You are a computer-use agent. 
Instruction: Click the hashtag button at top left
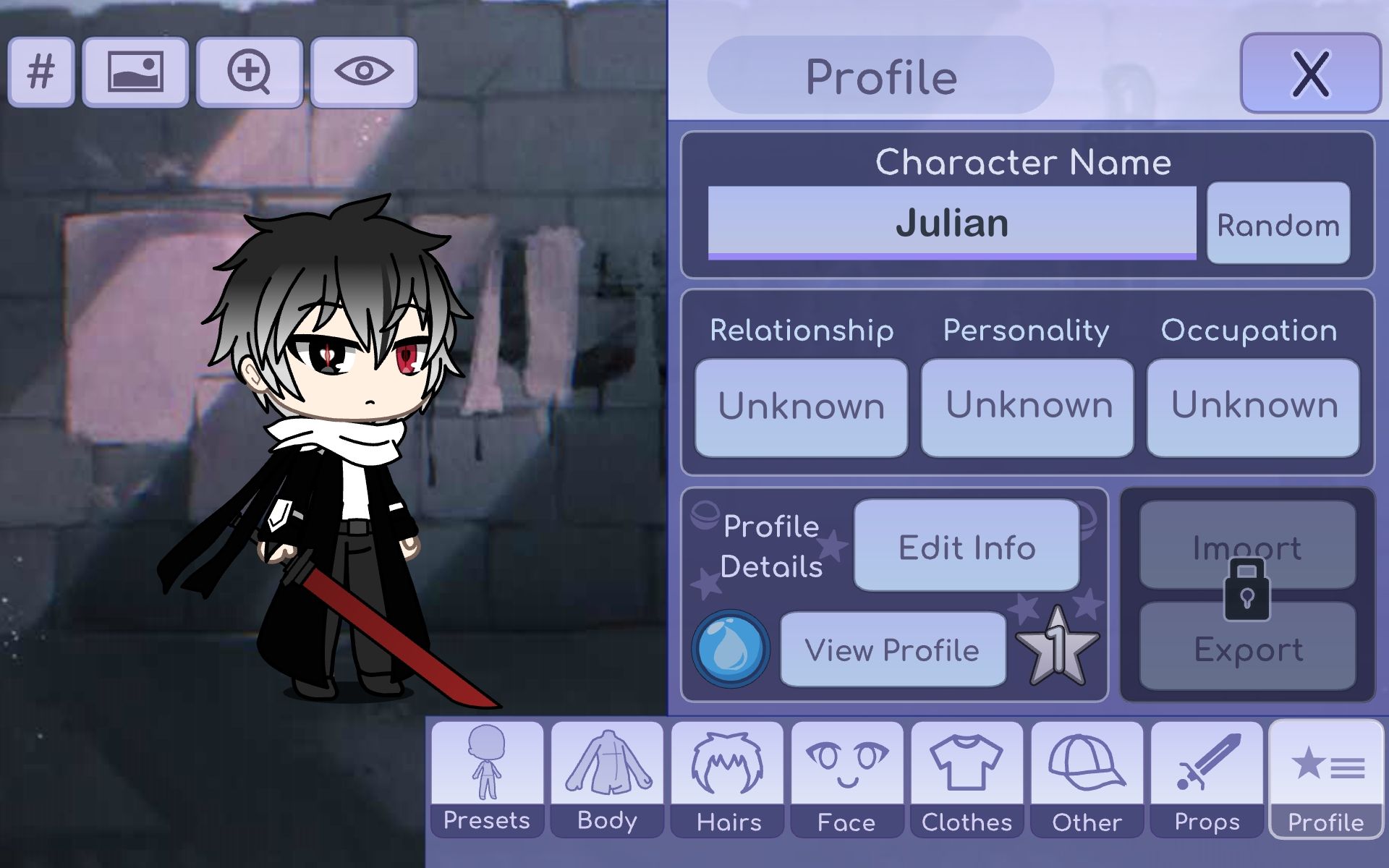pyautogui.click(x=41, y=72)
